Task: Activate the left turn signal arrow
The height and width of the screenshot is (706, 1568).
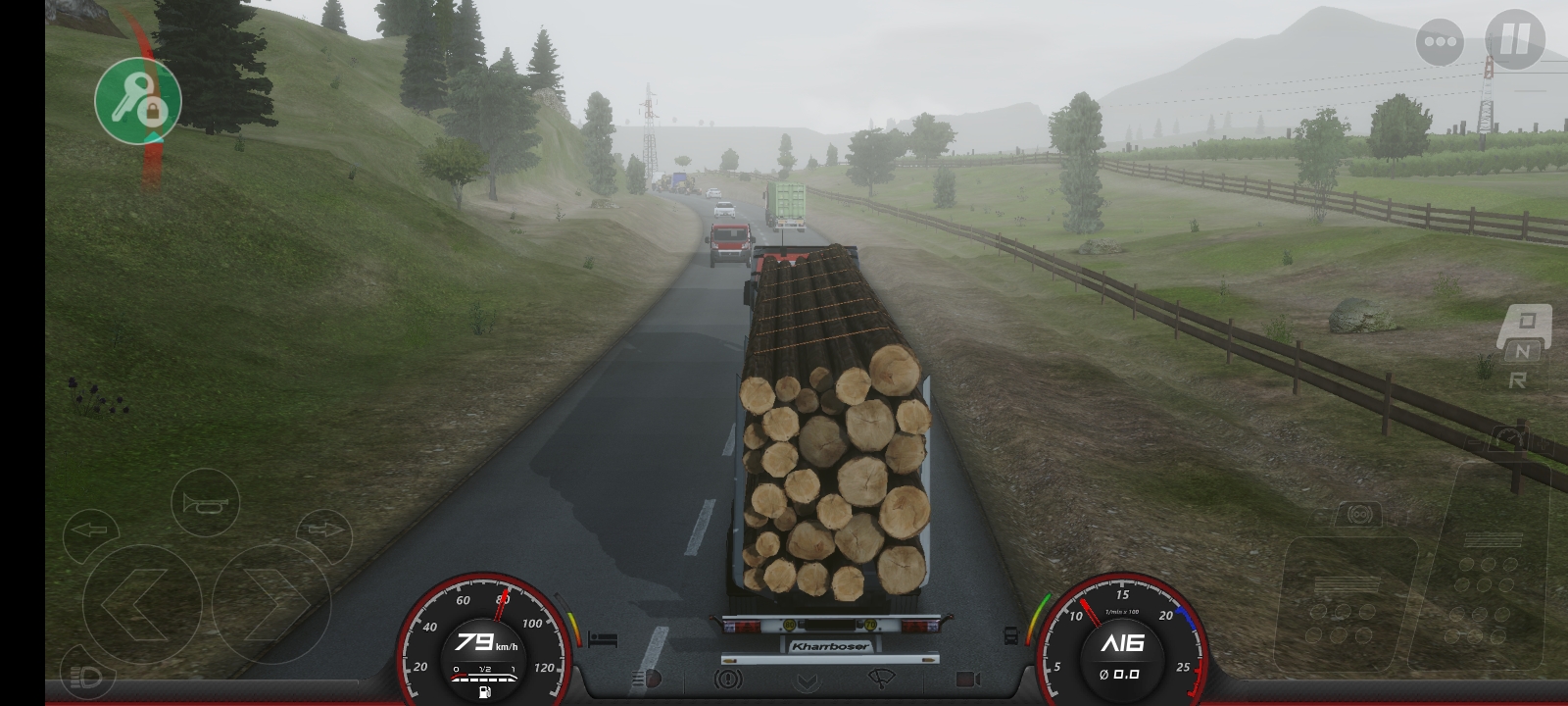Action: point(91,530)
